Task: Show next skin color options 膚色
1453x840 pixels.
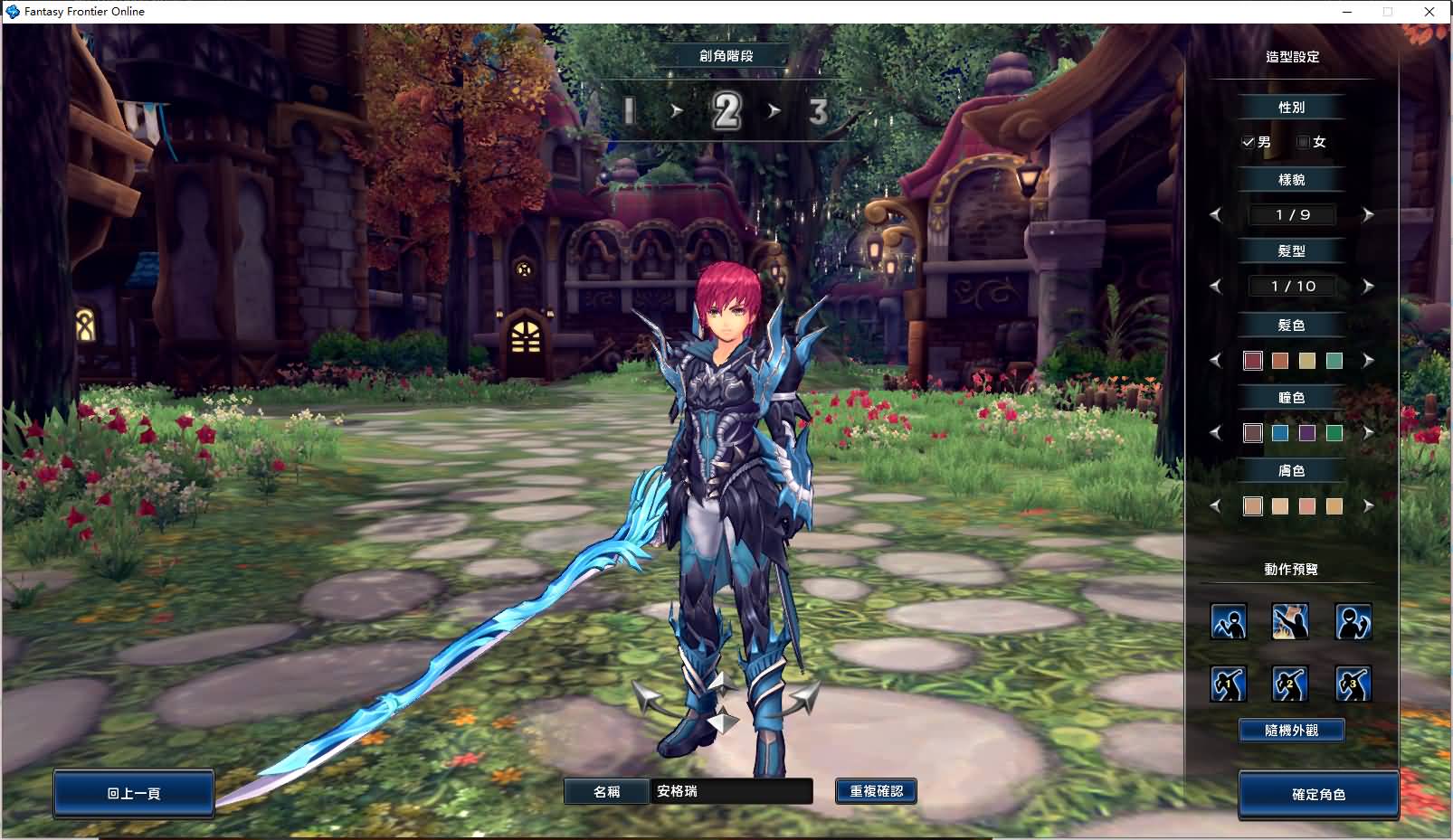Action: 1368,506
